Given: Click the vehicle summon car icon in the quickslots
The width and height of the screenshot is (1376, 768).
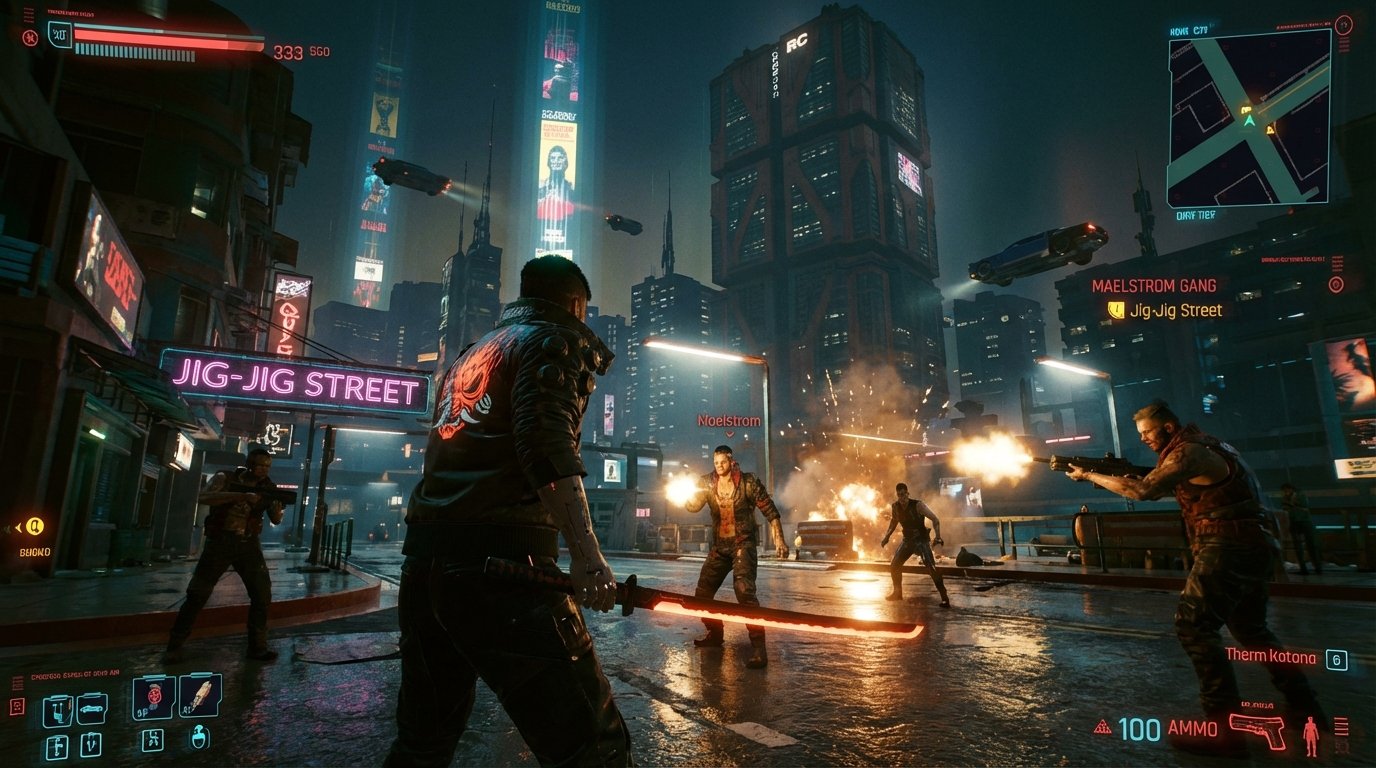Looking at the screenshot, I should tap(92, 708).
